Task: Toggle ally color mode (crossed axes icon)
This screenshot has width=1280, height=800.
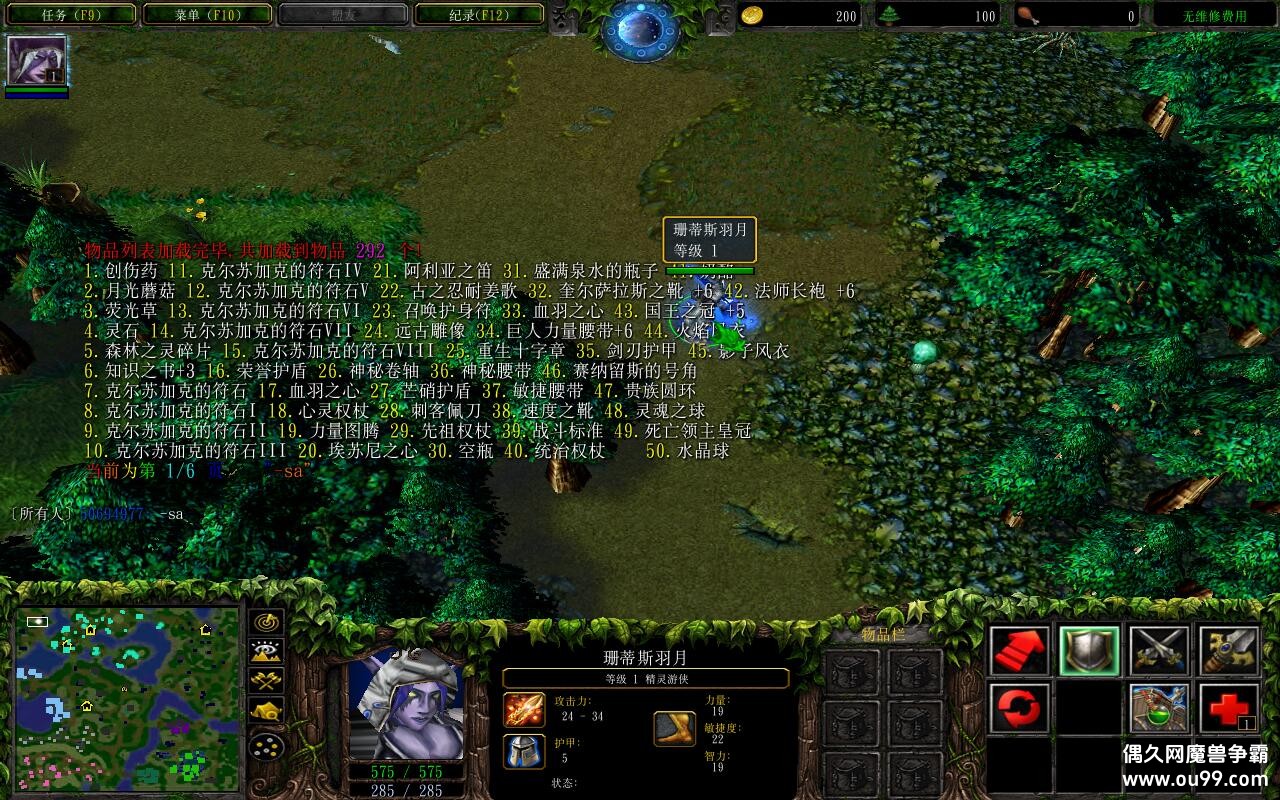Action: click(267, 682)
